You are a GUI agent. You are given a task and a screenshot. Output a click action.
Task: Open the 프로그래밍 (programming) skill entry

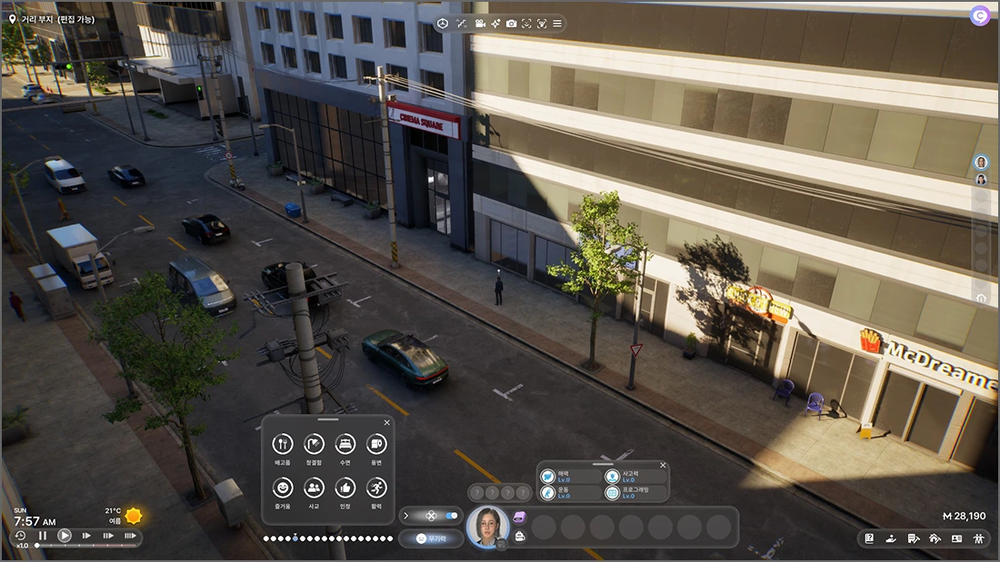pyautogui.click(x=612, y=493)
